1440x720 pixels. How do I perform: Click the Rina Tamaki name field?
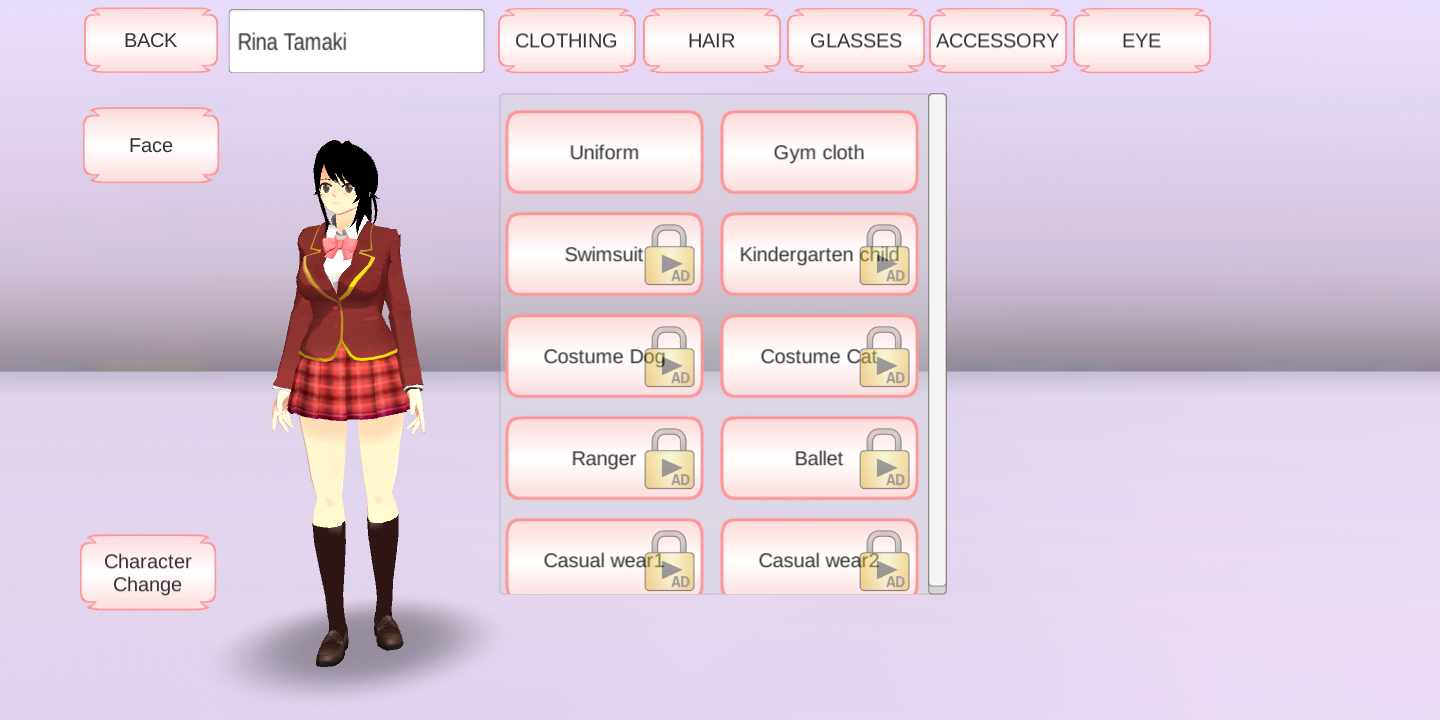point(356,42)
